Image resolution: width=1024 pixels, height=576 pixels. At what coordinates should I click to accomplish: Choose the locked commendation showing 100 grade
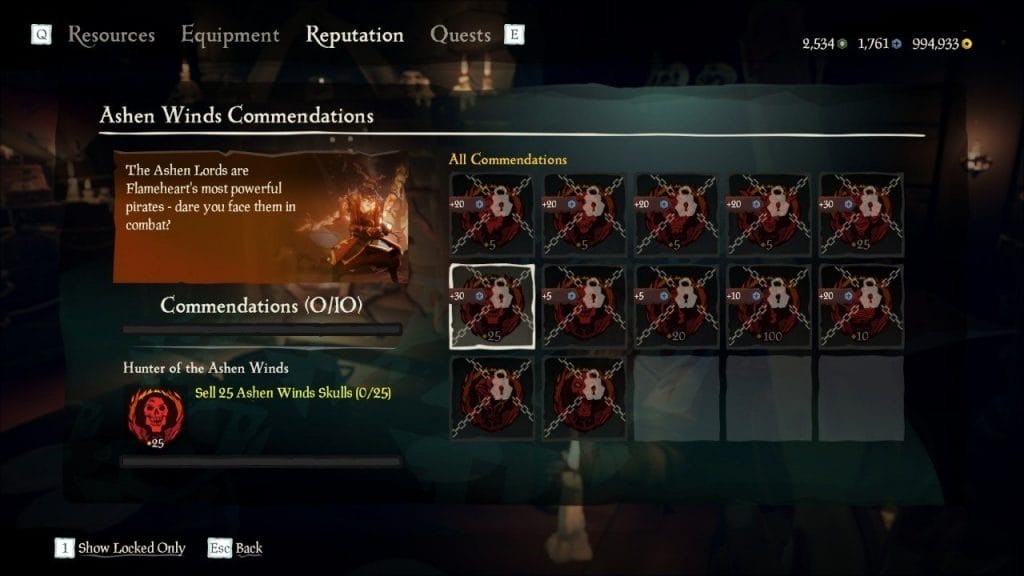coord(768,306)
